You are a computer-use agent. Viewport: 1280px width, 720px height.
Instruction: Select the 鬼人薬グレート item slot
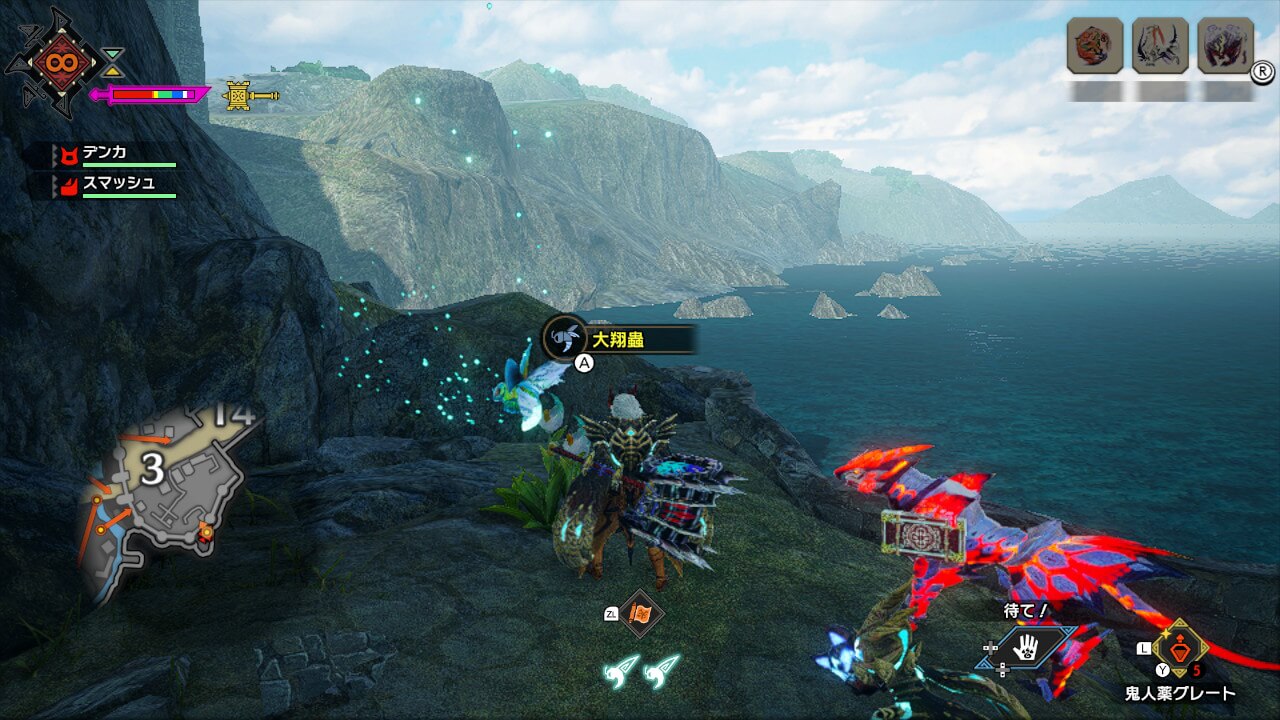(1180, 650)
